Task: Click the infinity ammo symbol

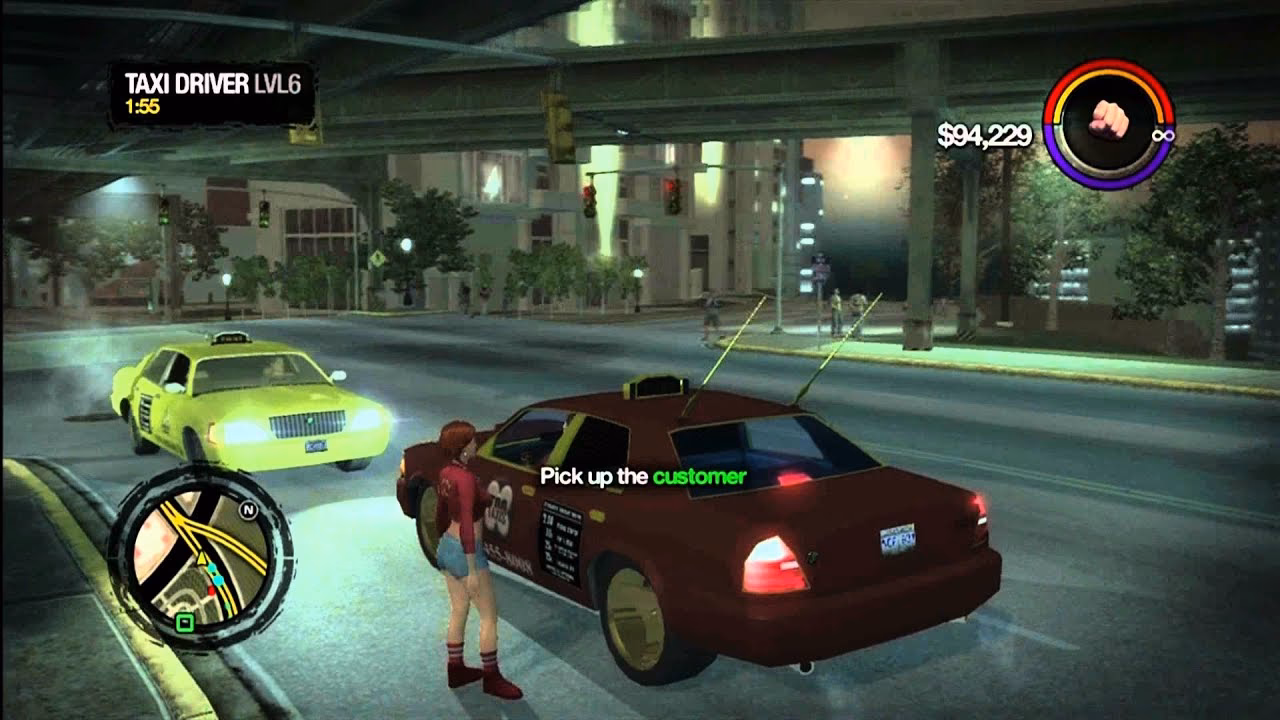Action: click(x=1163, y=136)
